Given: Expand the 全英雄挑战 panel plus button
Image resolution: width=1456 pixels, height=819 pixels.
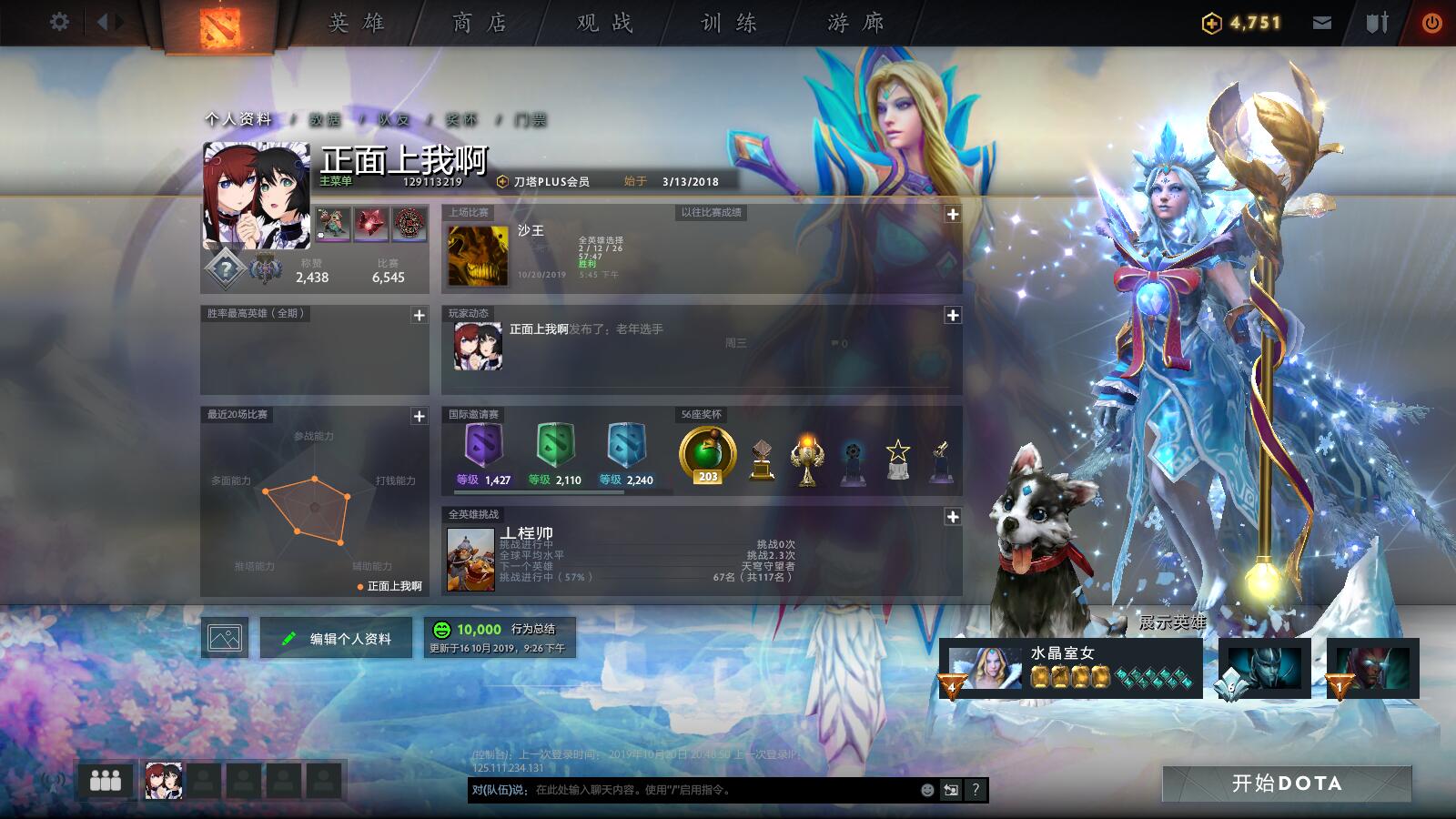Looking at the screenshot, I should coord(954,516).
